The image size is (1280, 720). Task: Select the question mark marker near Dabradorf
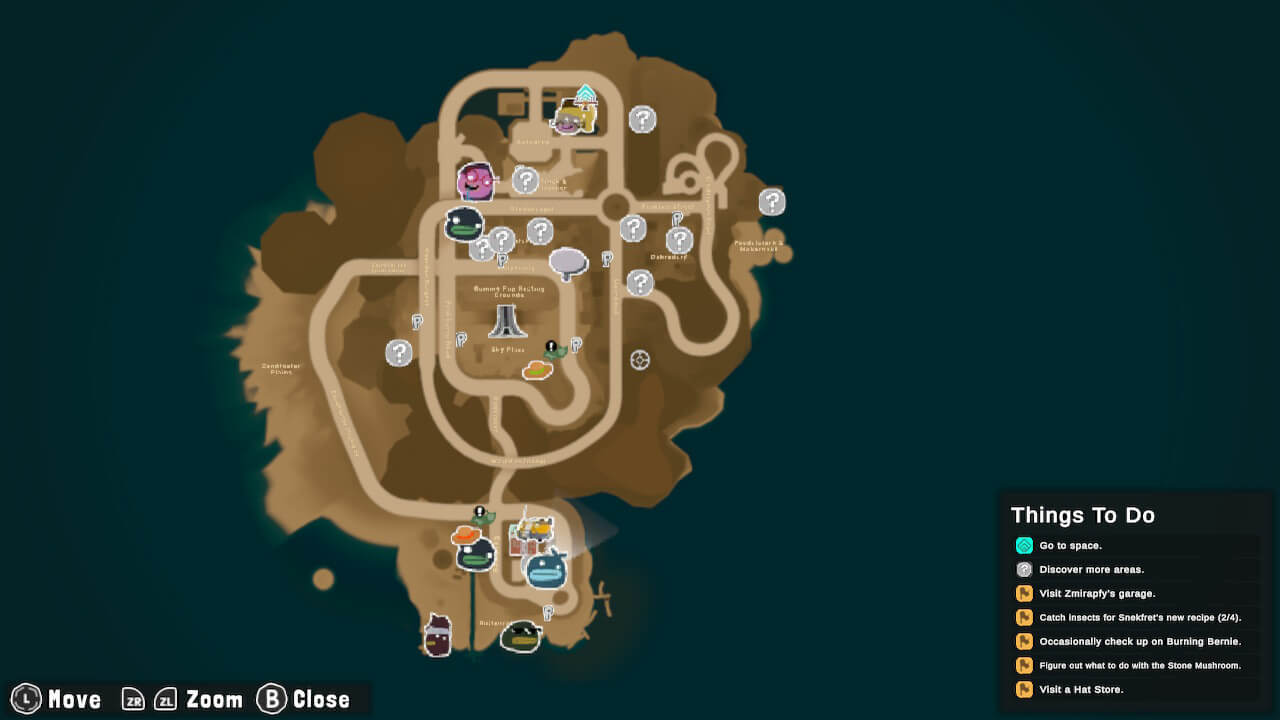[679, 239]
